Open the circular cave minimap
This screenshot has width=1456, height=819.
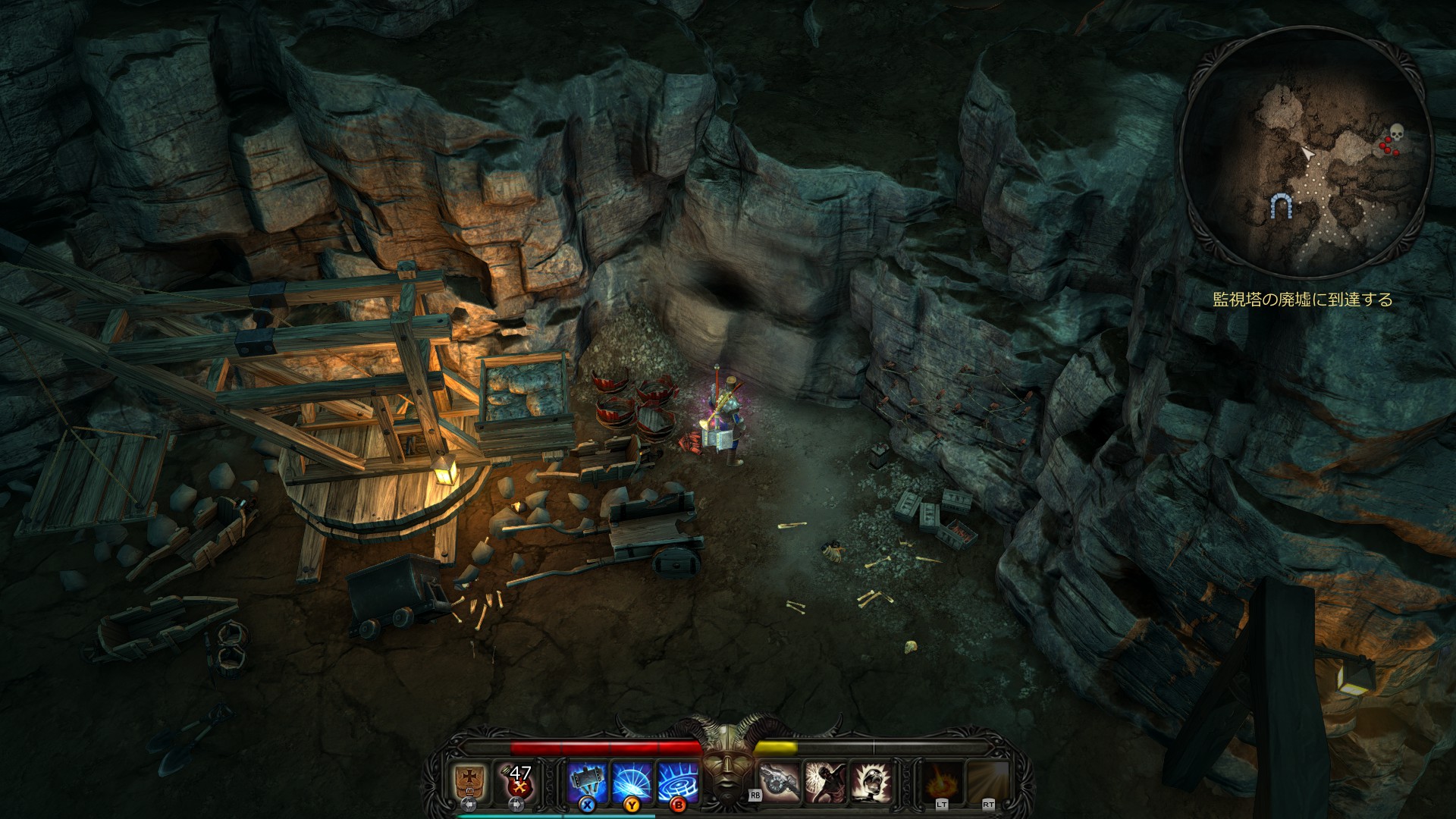(x=1304, y=152)
